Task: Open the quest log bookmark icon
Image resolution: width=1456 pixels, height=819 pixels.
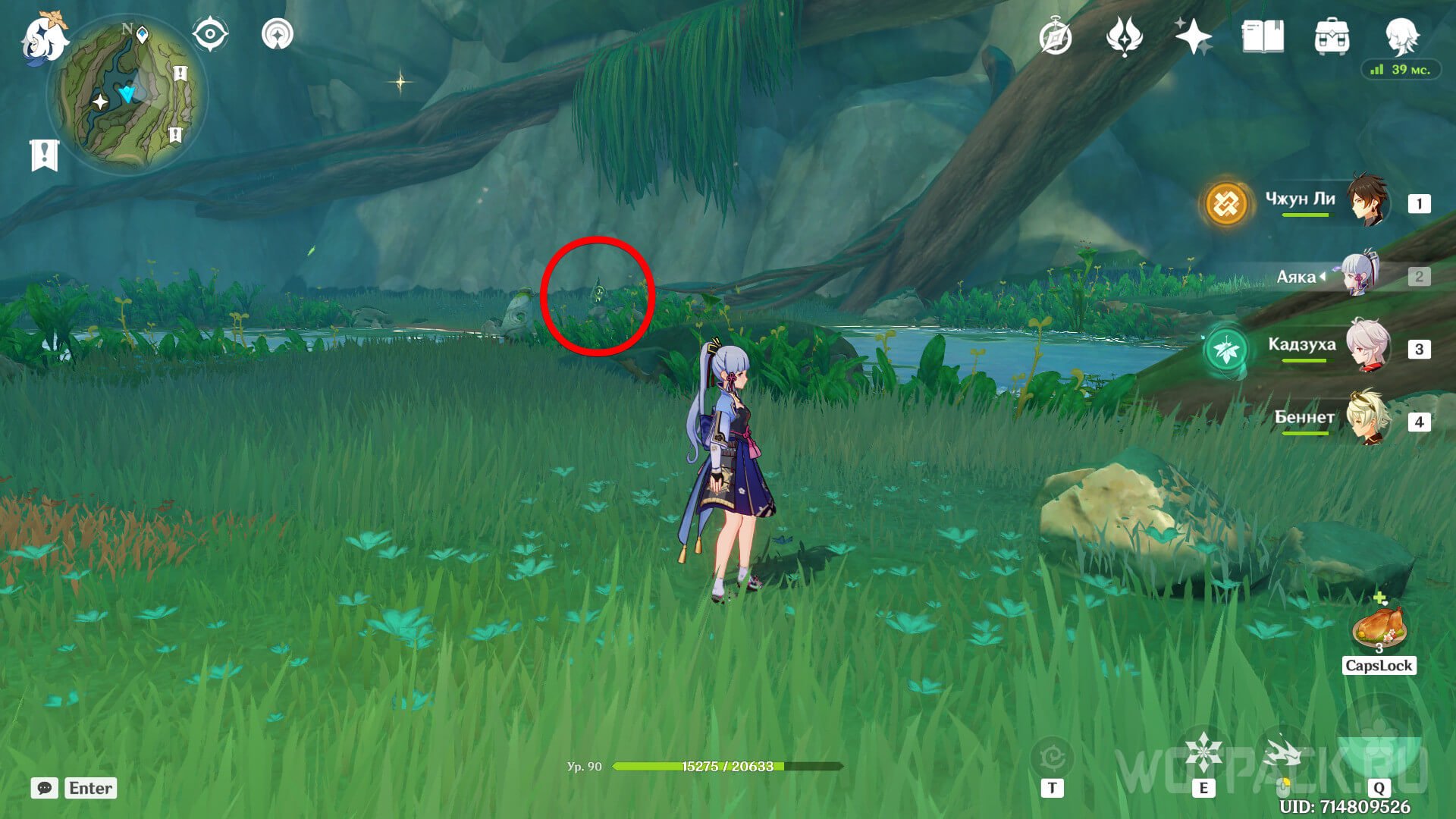Action: point(44,155)
